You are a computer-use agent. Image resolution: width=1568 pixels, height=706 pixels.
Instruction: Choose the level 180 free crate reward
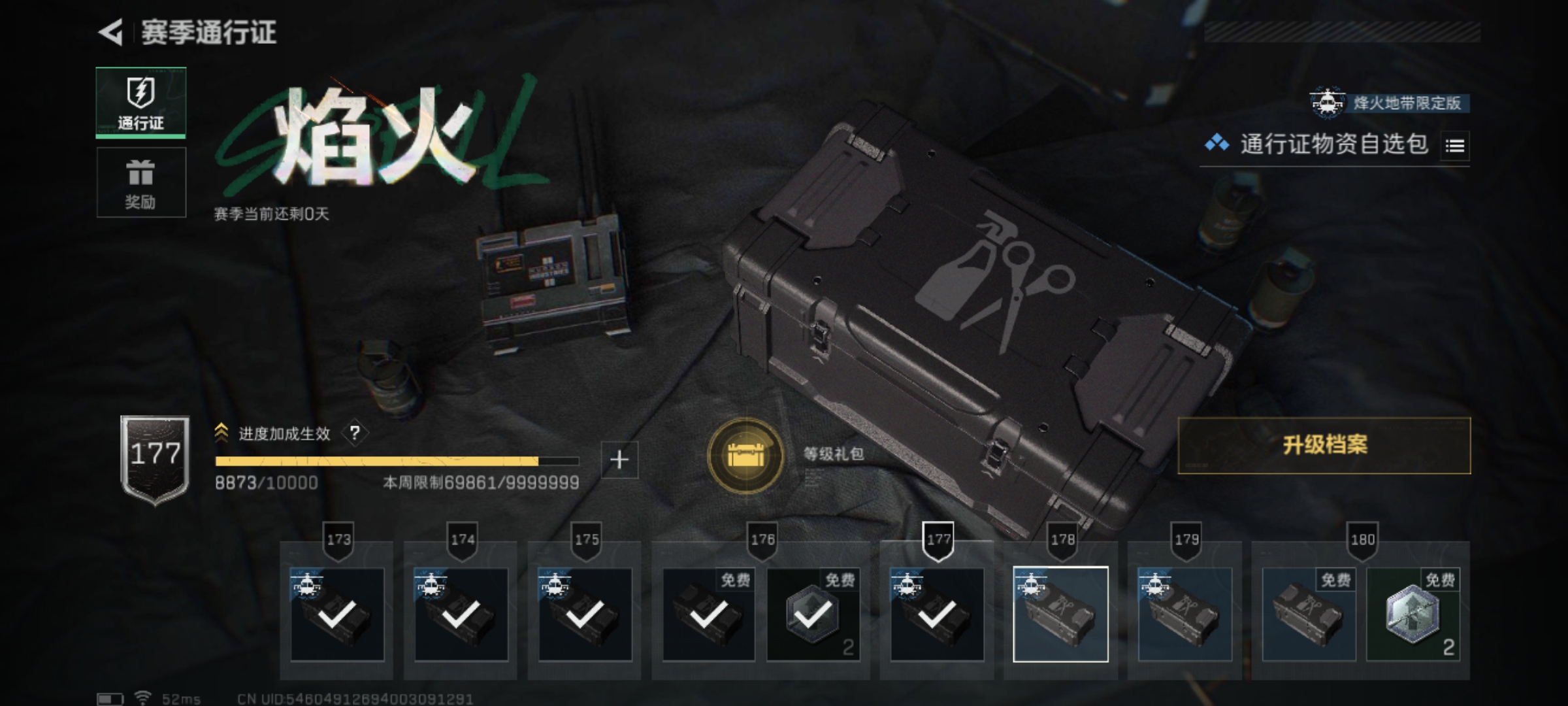pos(1309,614)
